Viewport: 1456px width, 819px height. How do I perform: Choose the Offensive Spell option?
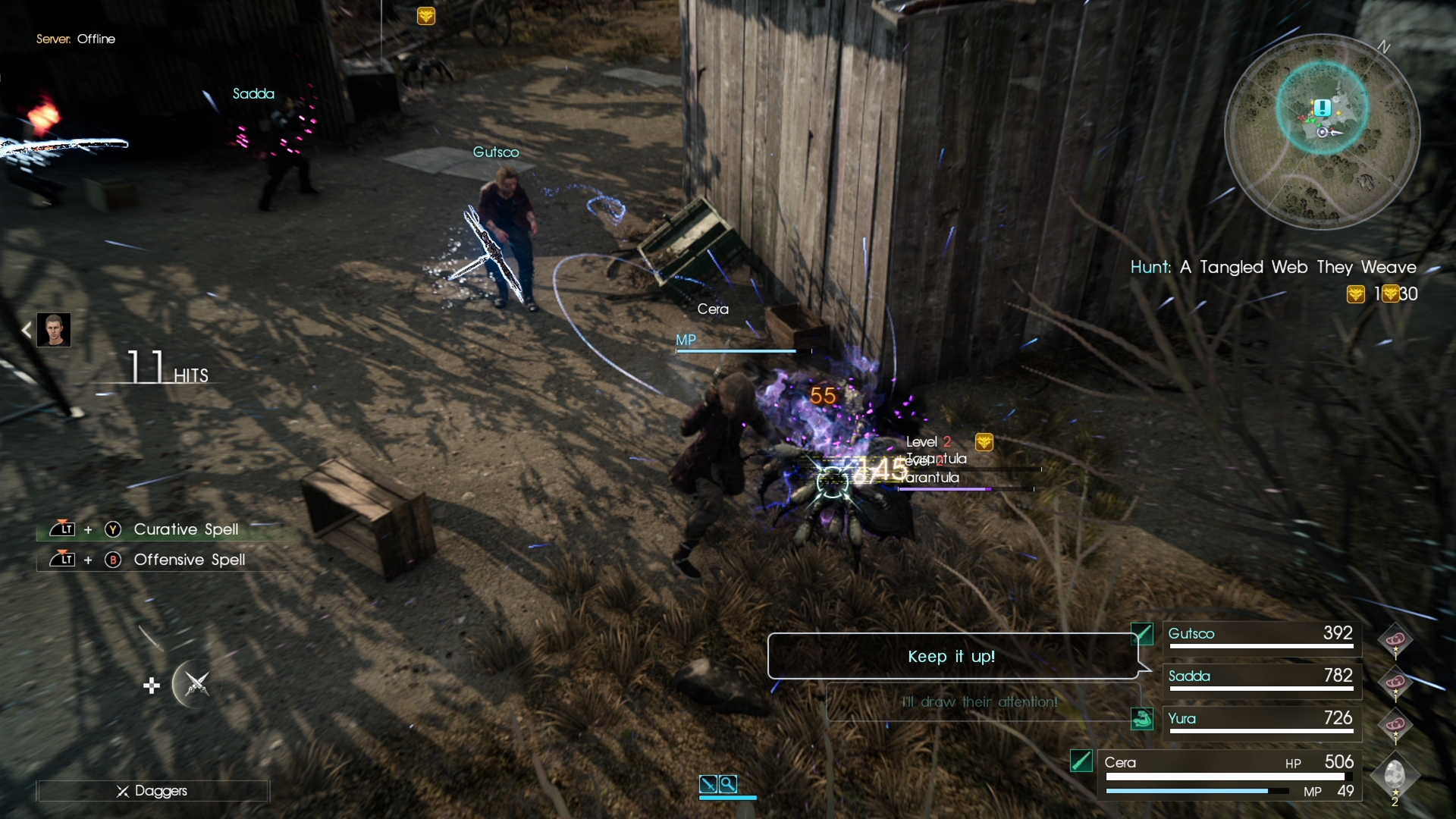point(189,560)
